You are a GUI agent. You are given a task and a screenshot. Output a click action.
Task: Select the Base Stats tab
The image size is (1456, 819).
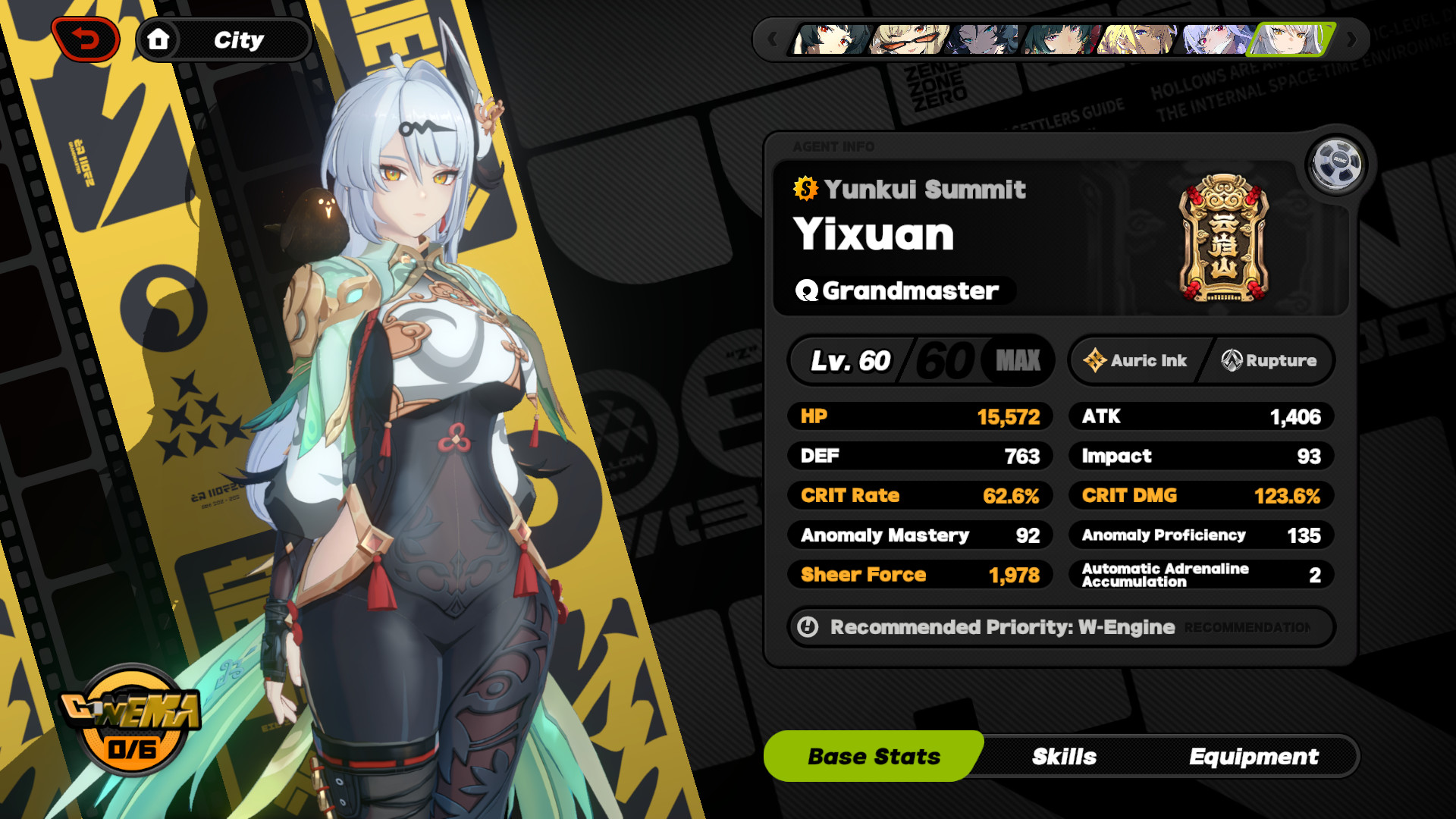coord(874,756)
